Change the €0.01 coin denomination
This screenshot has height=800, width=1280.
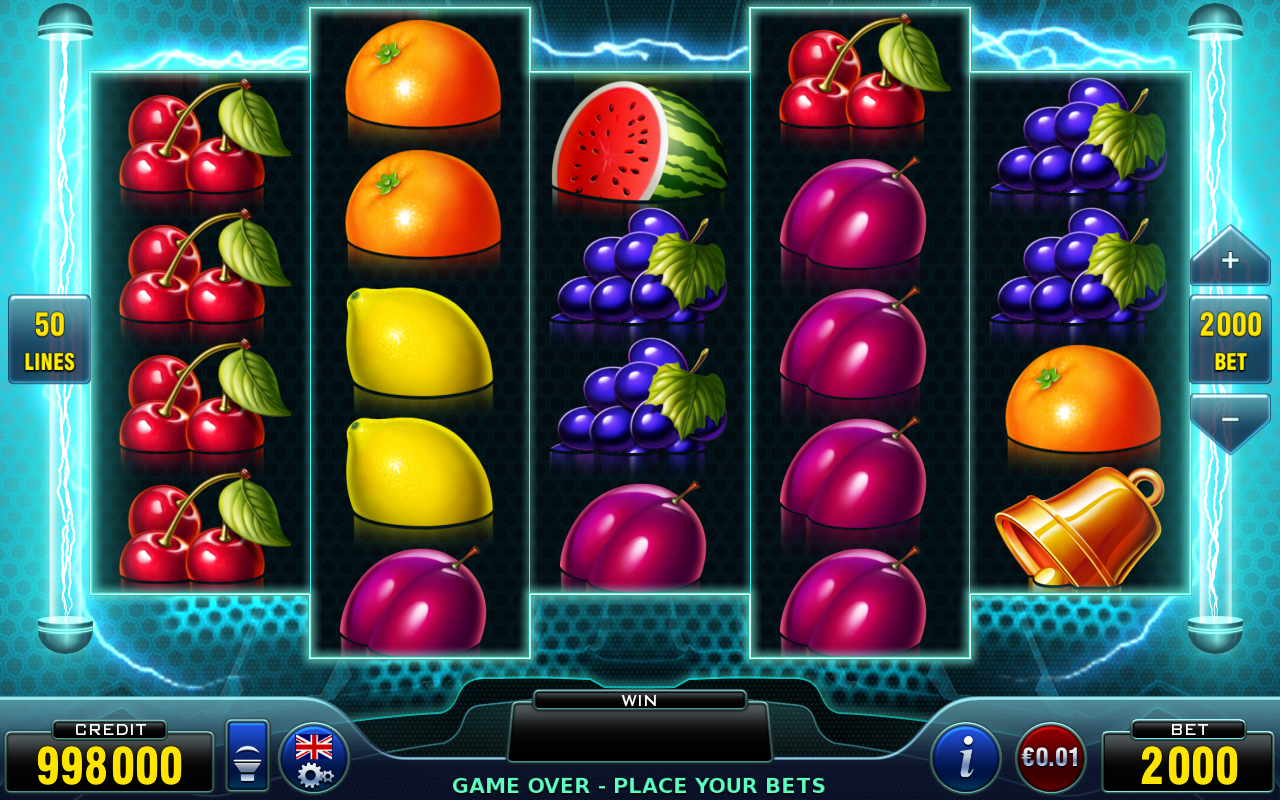(1050, 757)
